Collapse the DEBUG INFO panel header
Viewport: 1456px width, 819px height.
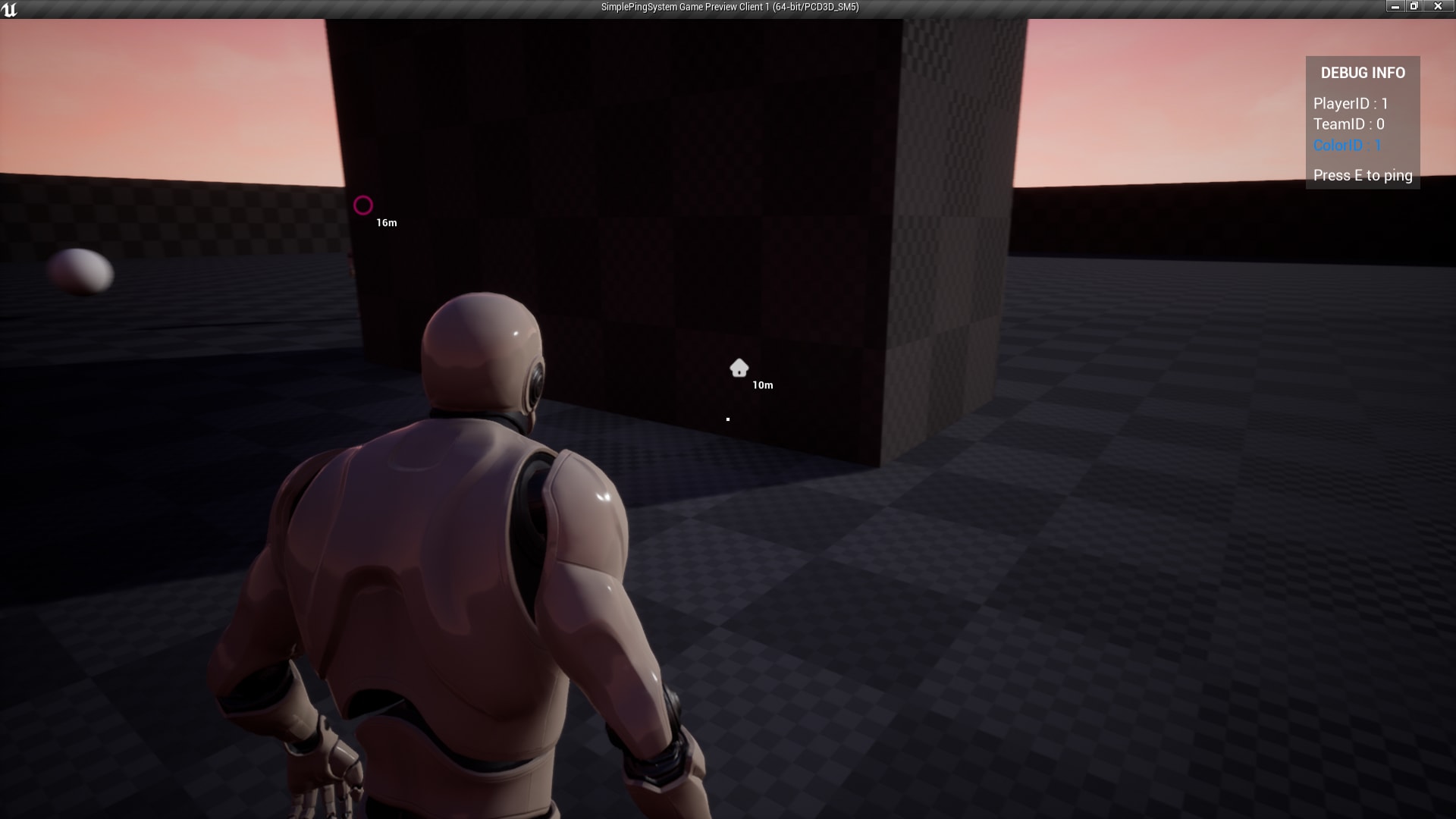click(x=1363, y=72)
